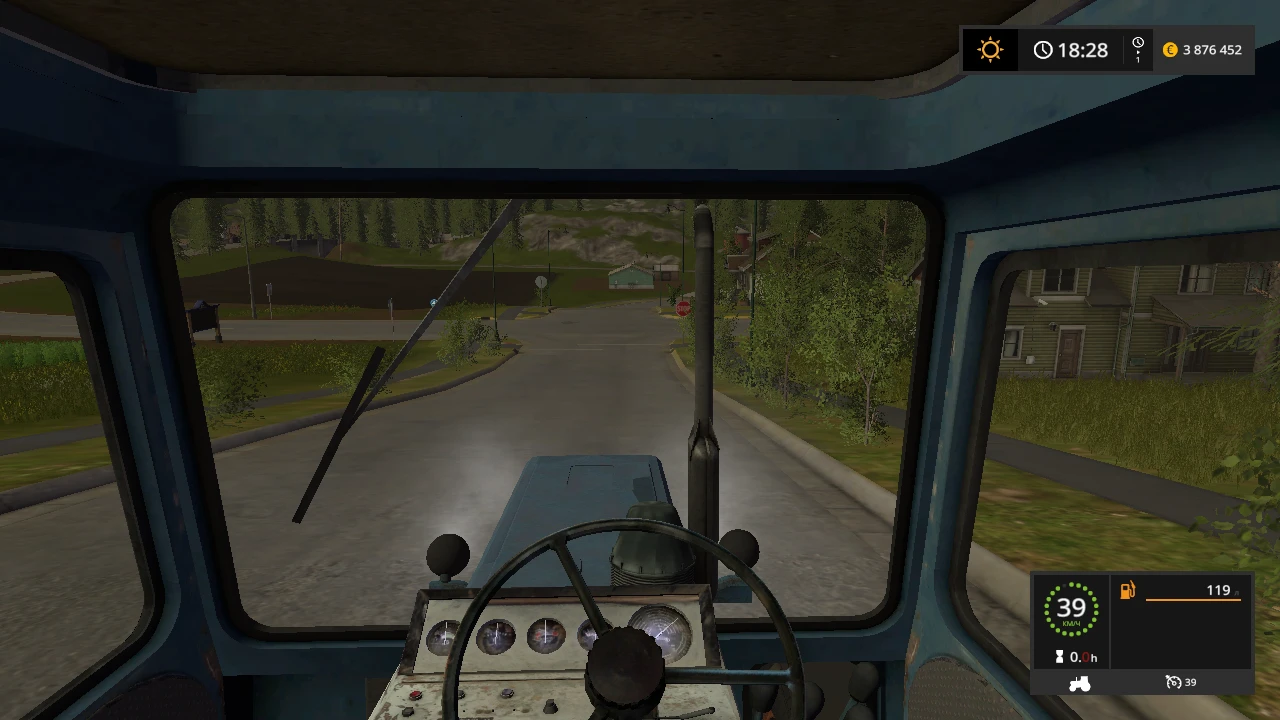Click the sun weather icon

[990, 49]
